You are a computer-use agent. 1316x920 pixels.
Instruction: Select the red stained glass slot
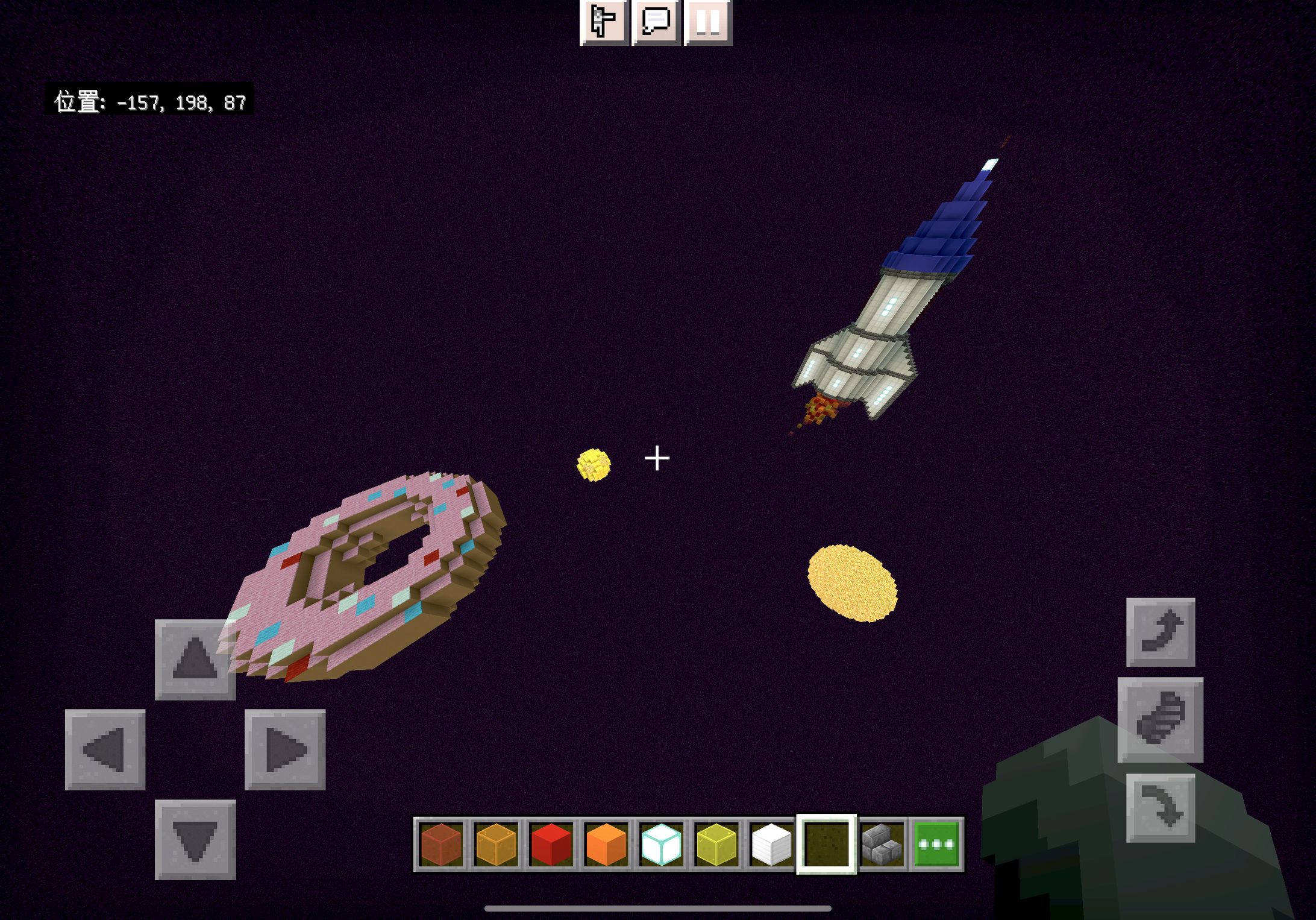pyautogui.click(x=441, y=845)
